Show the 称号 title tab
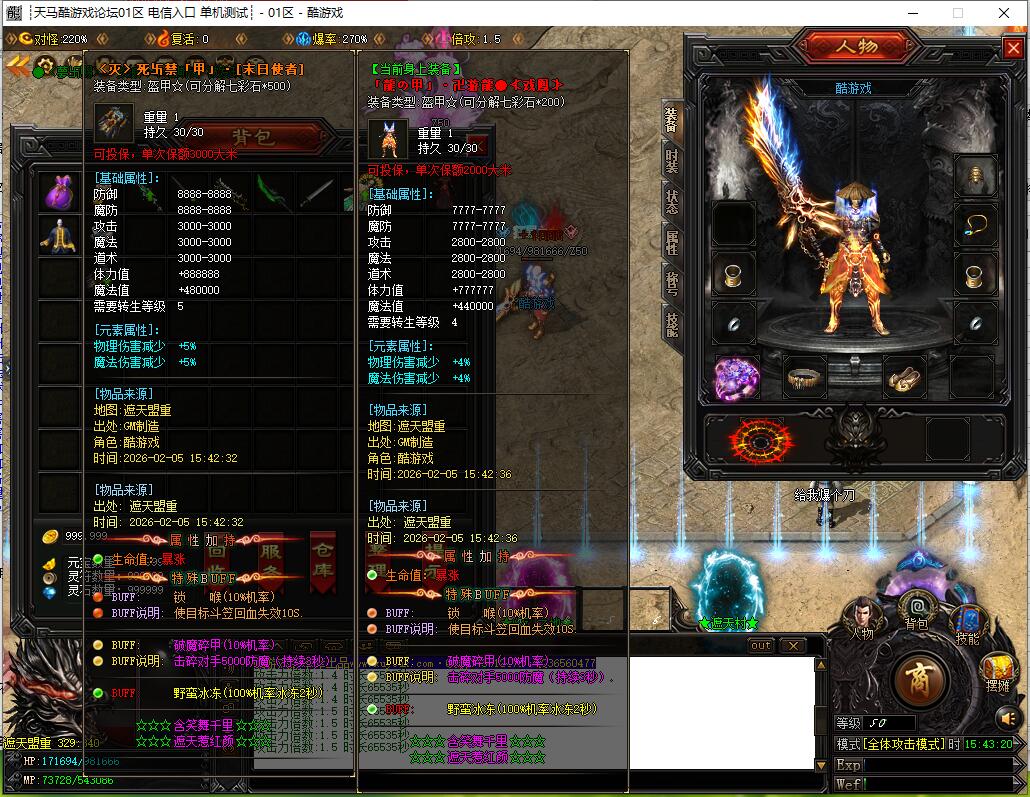 [671, 281]
